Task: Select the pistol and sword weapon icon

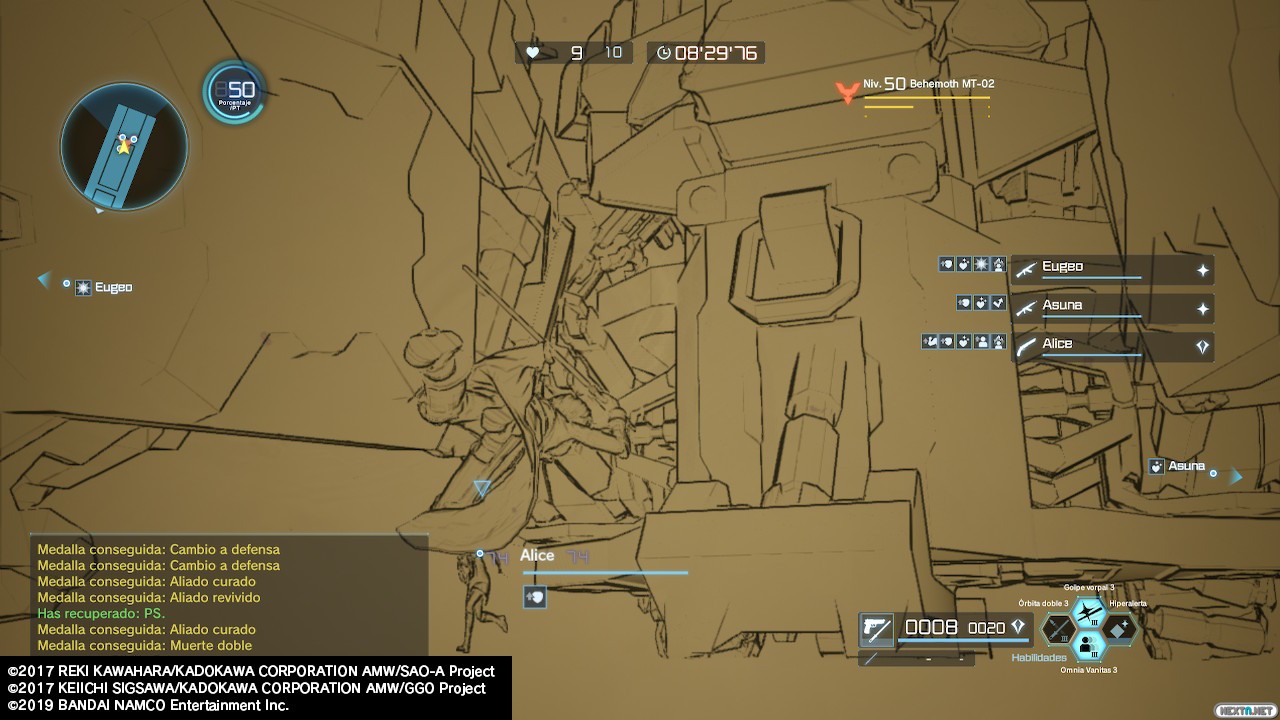Action: (877, 629)
